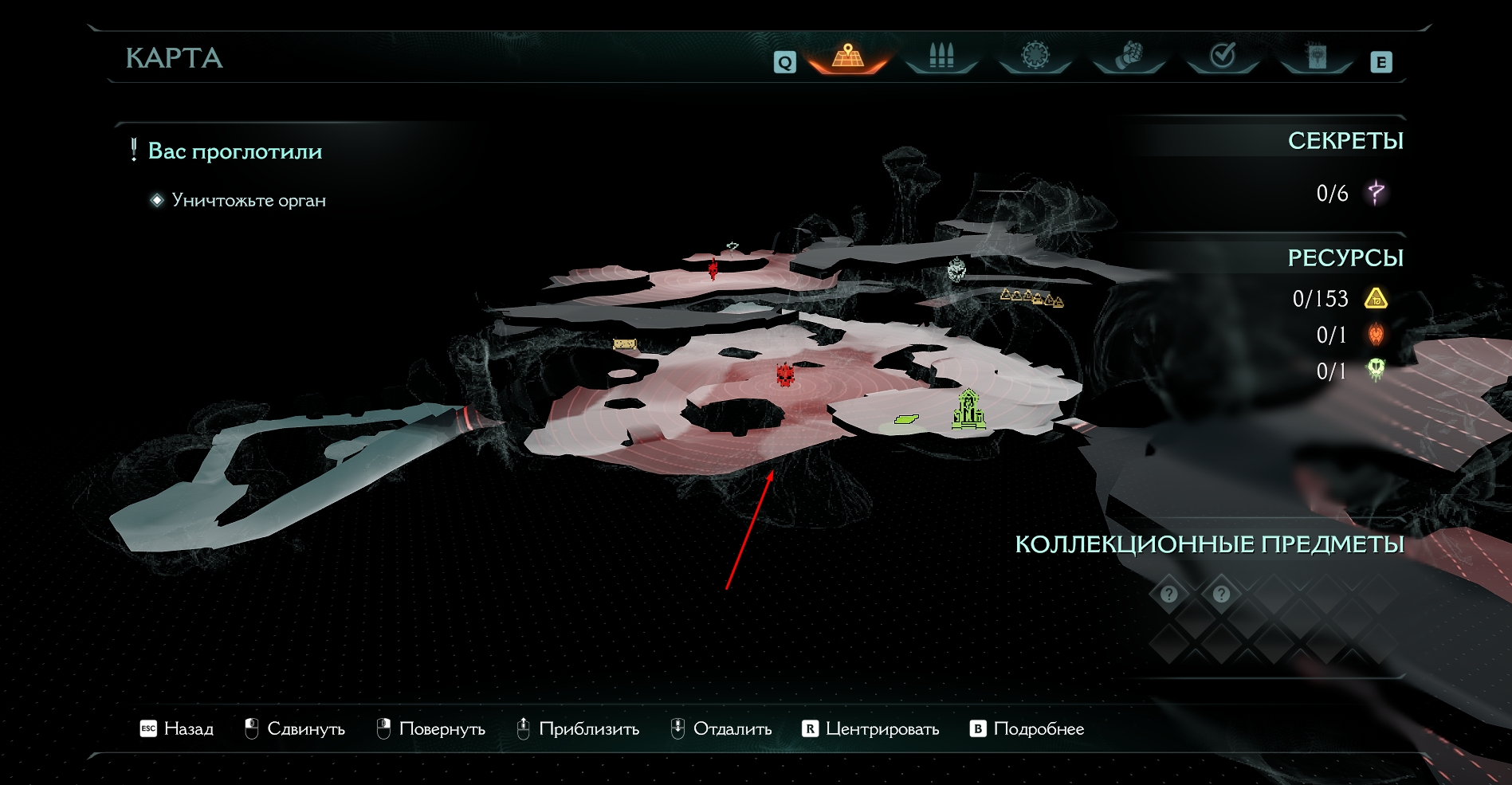Select the green player position arrow
This screenshot has width=1512, height=785.
pyautogui.click(x=906, y=419)
